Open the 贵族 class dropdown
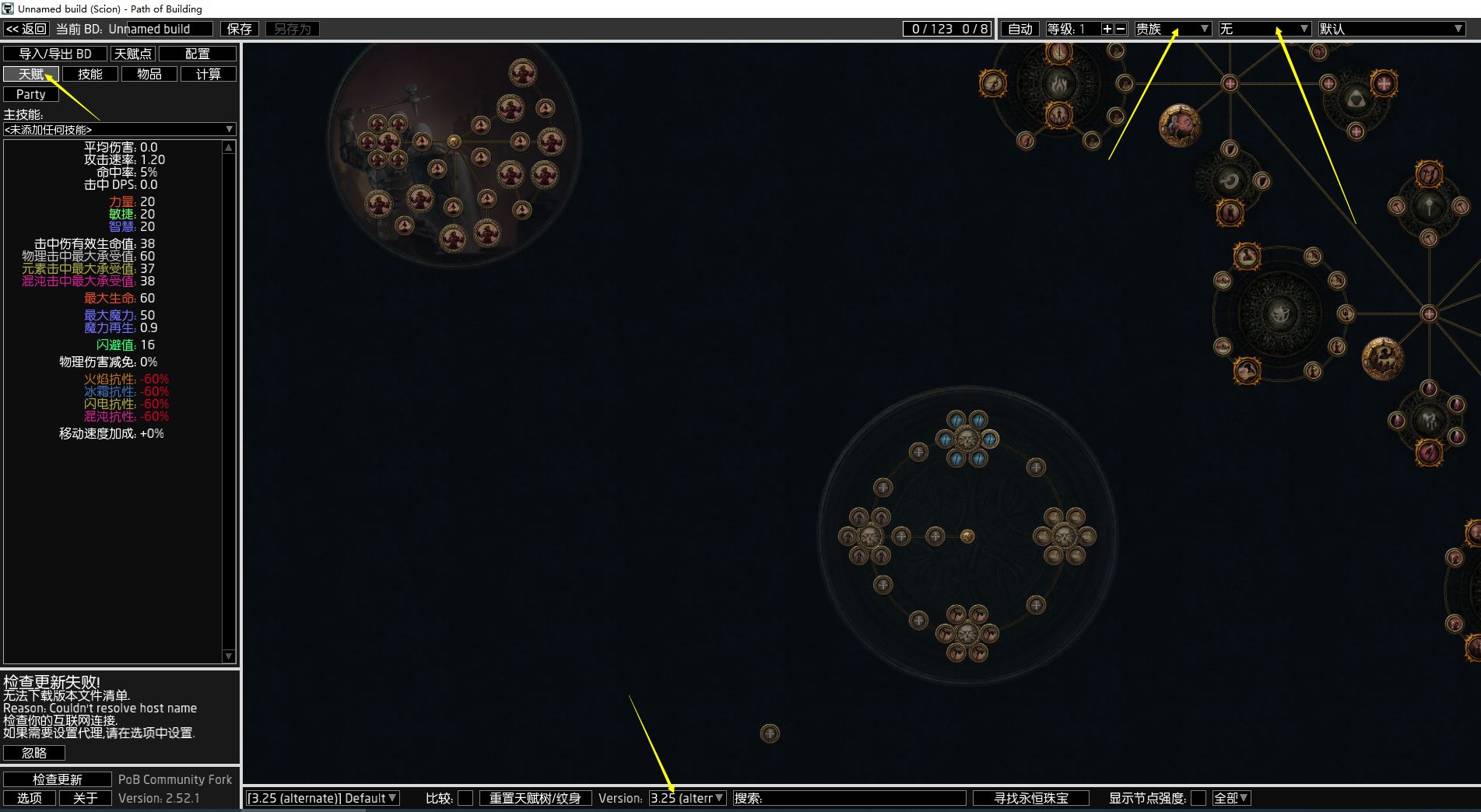The image size is (1481, 812). (x=1173, y=29)
